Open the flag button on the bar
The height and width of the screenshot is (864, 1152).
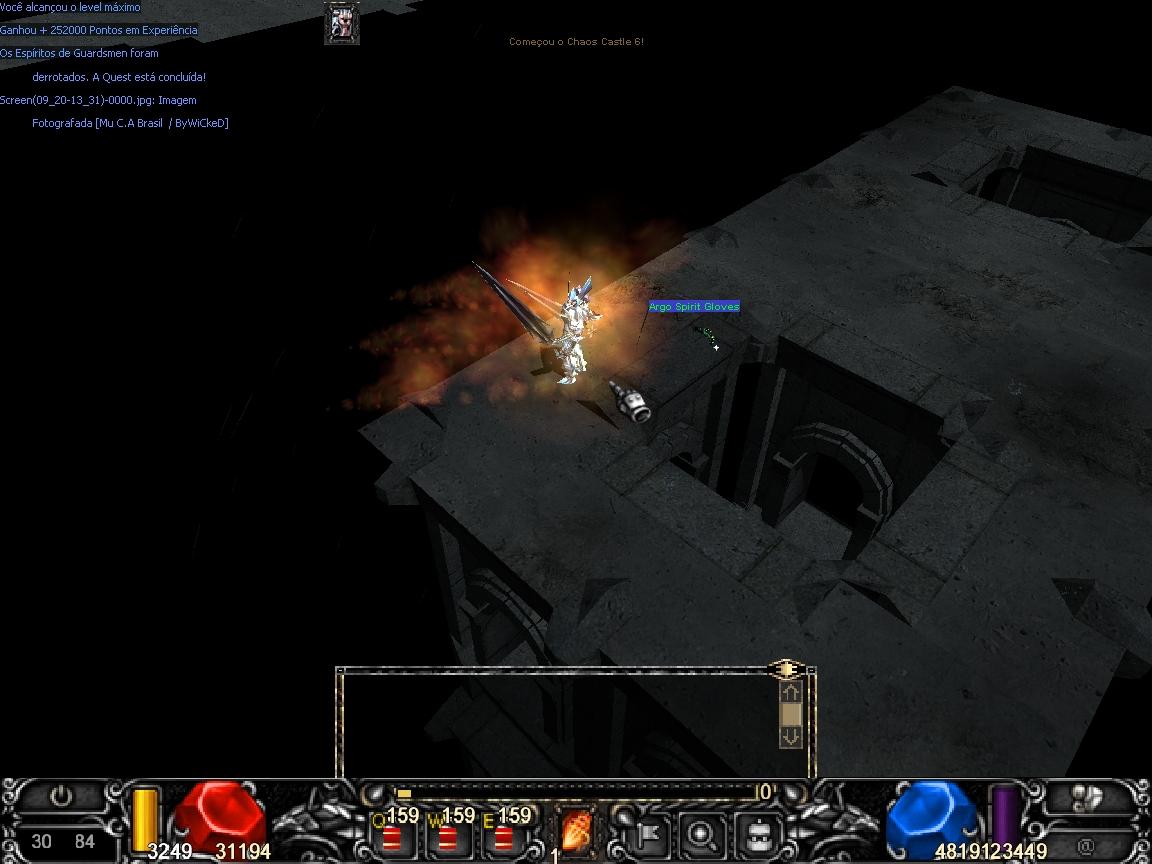(647, 832)
